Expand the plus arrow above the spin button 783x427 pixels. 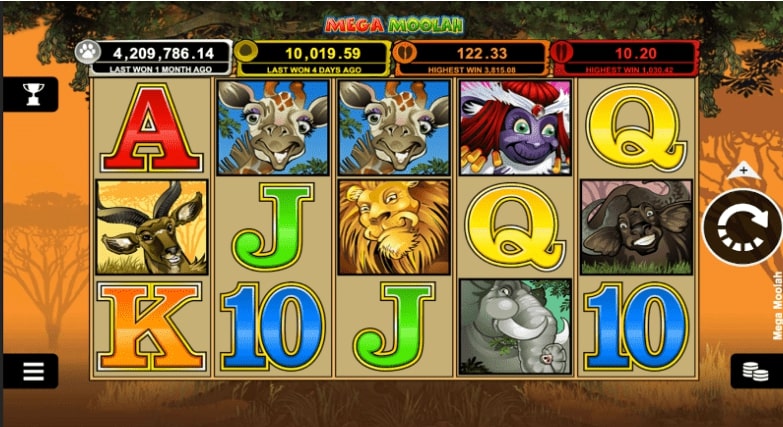click(x=742, y=171)
